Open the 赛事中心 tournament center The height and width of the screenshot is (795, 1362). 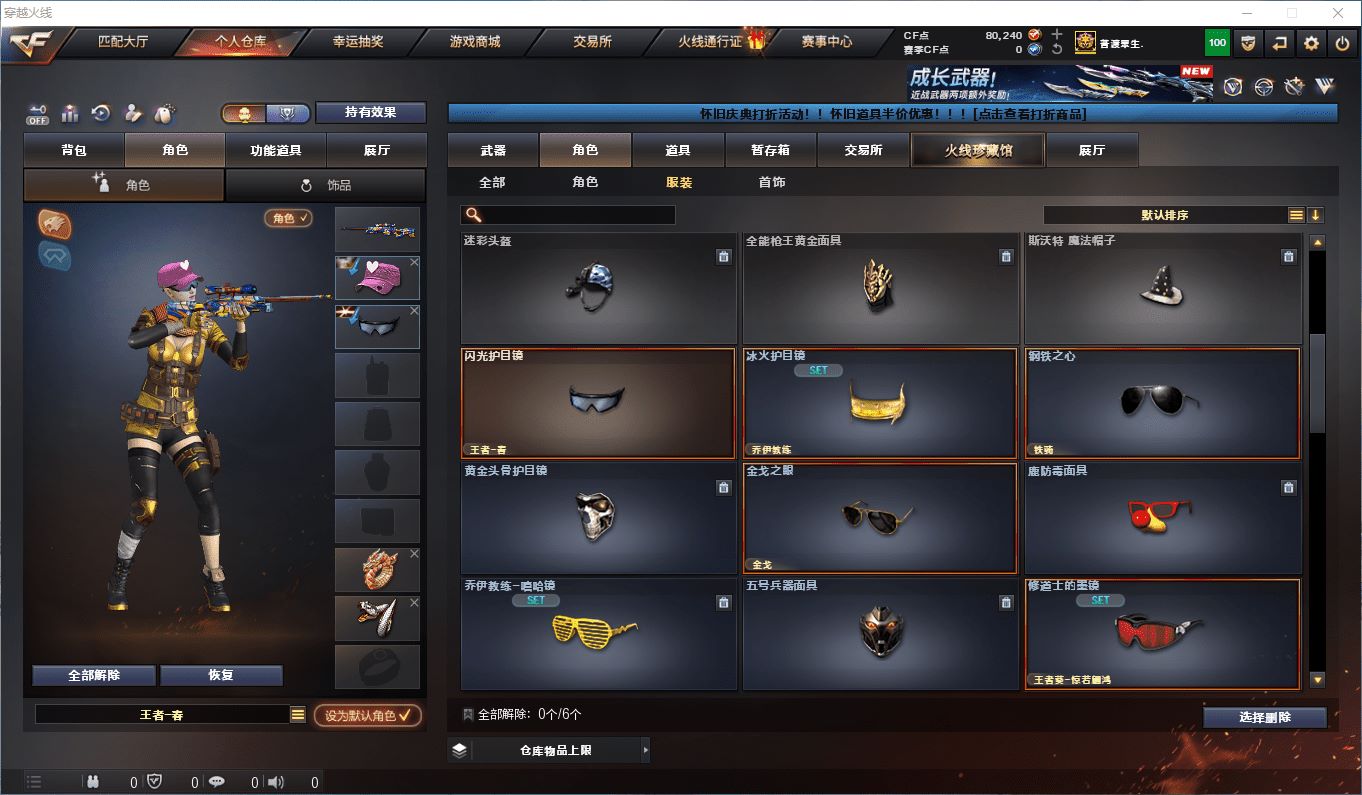pos(826,42)
